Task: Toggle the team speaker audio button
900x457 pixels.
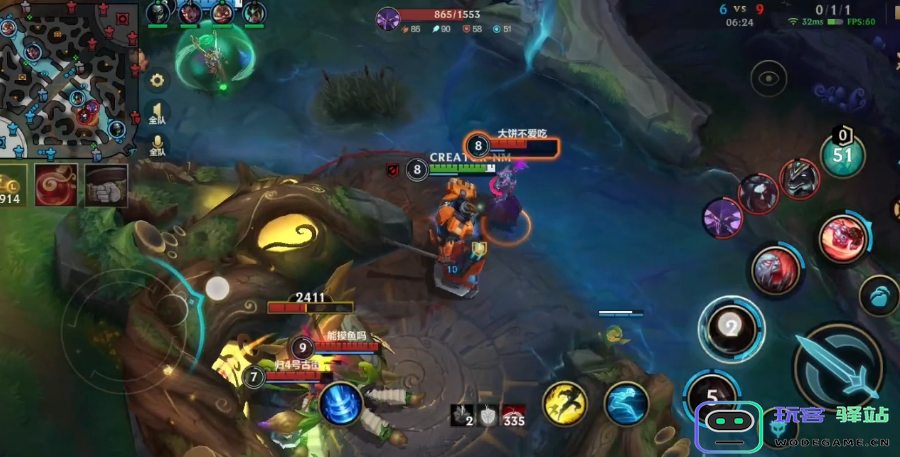Action: (157, 113)
